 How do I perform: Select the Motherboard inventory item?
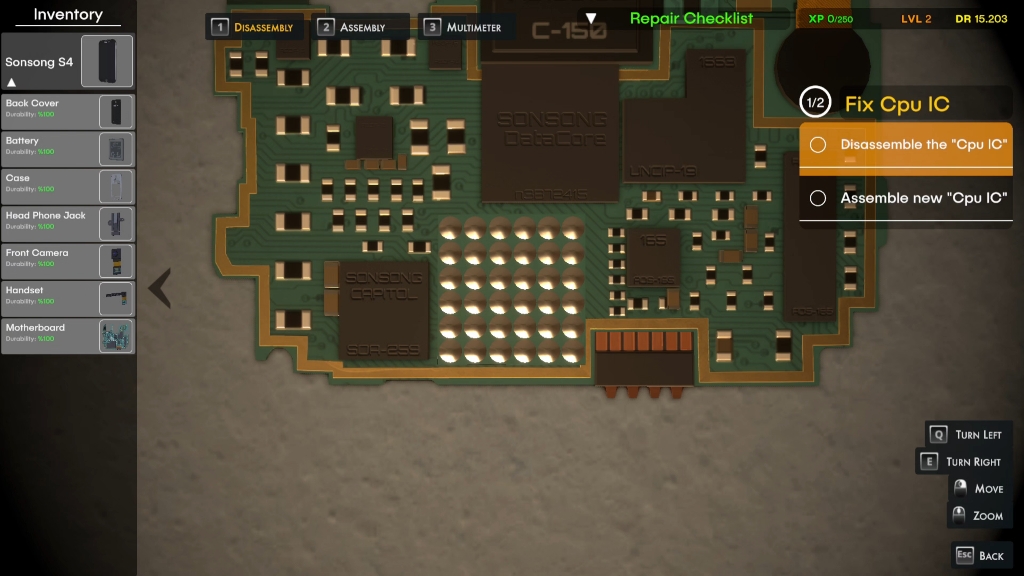(68, 336)
